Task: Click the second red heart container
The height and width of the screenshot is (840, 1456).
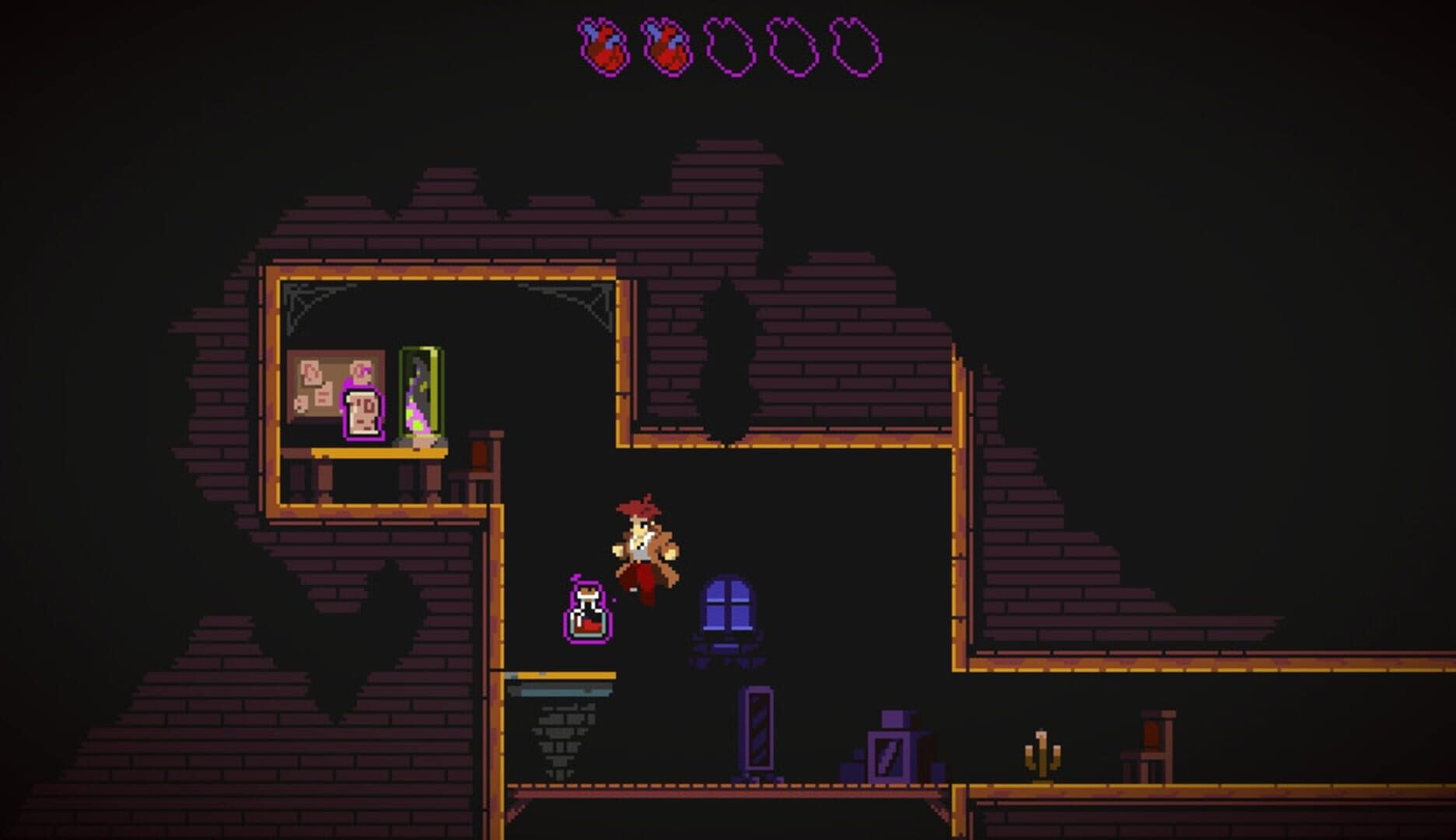Action: click(665, 47)
